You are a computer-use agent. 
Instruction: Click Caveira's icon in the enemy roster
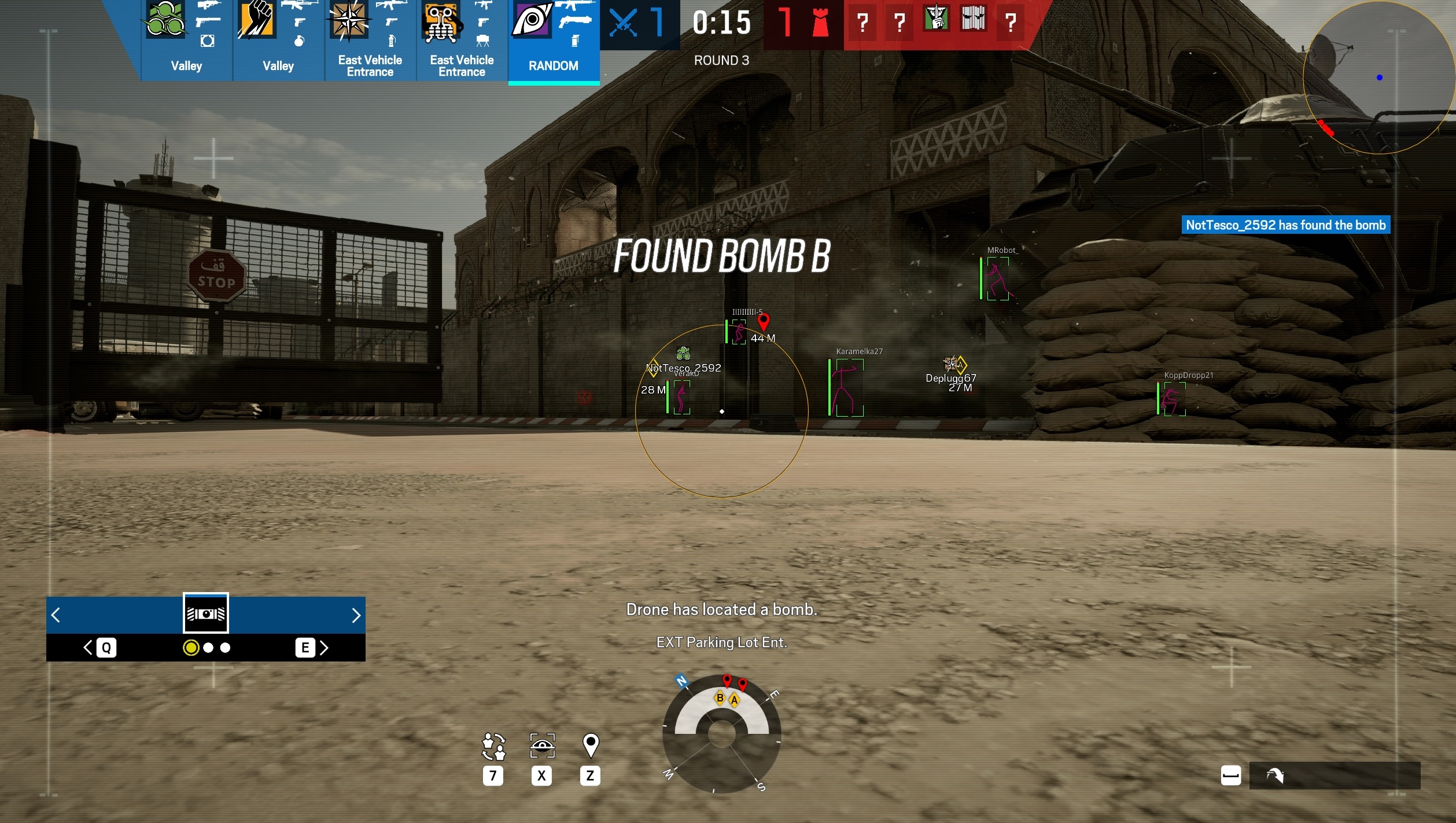[x=937, y=19]
